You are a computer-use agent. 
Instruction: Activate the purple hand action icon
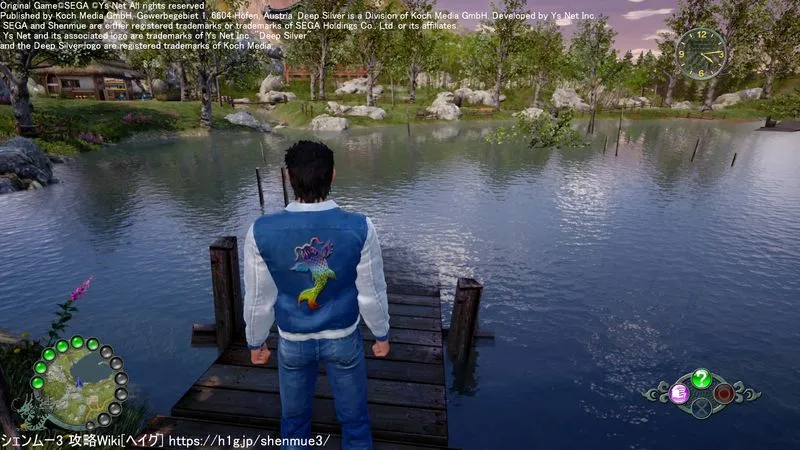click(x=680, y=393)
